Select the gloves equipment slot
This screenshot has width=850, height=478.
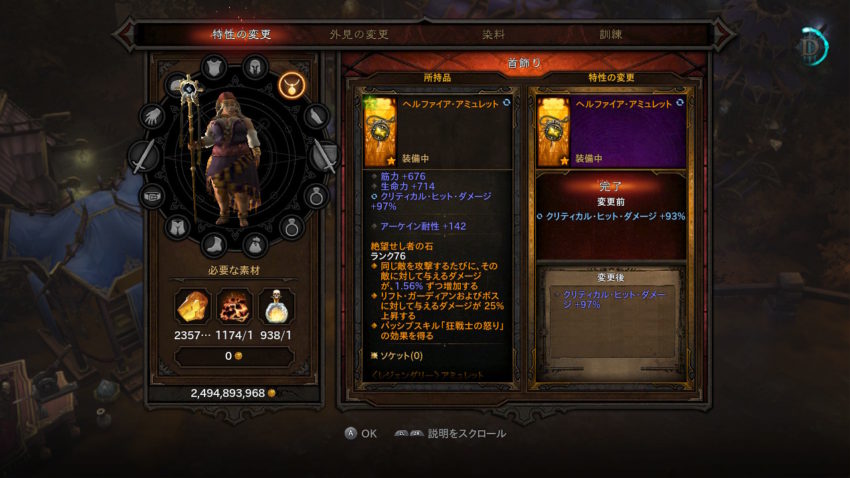coord(151,116)
